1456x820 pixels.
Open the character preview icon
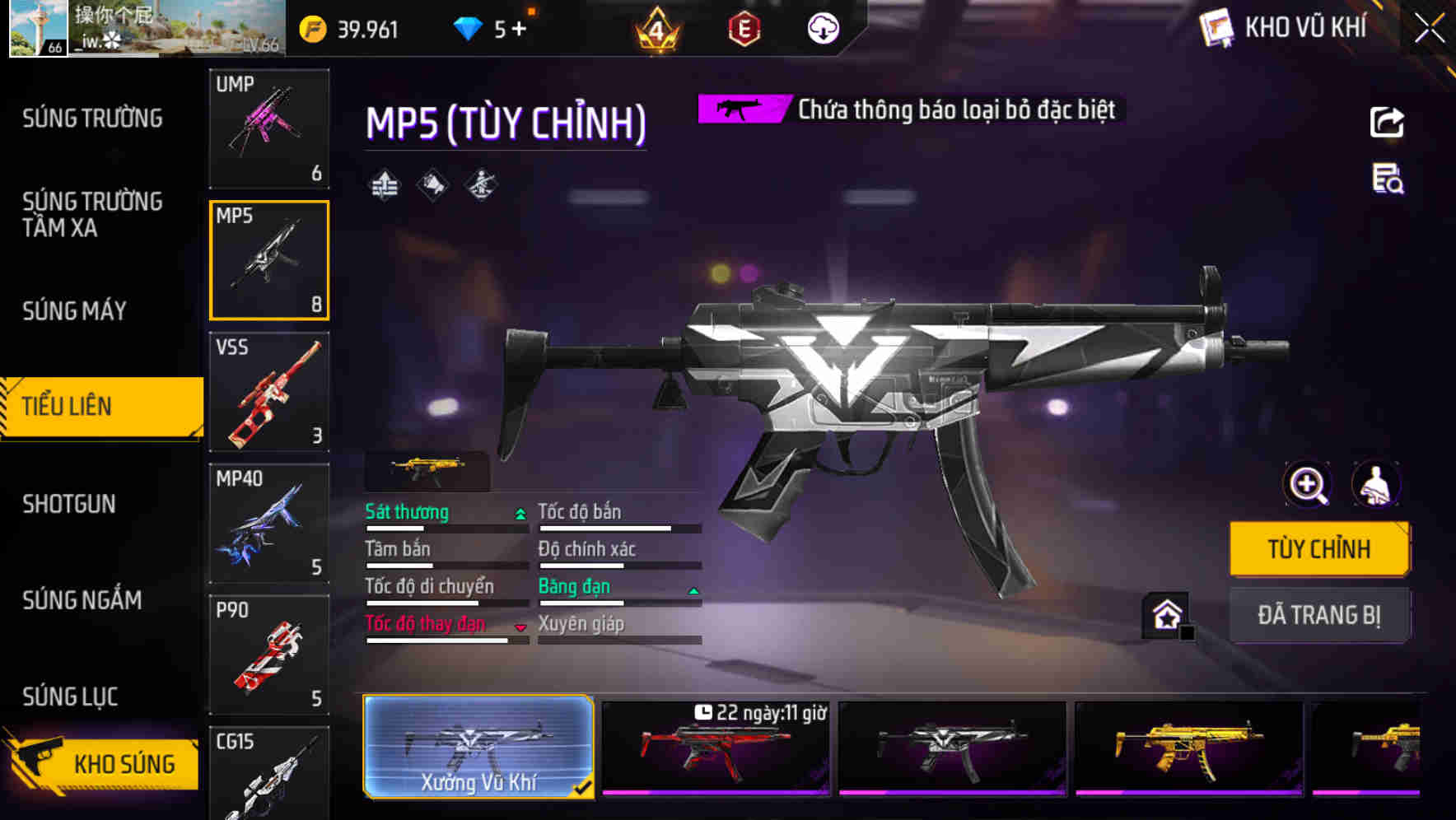pyautogui.click(x=1375, y=484)
